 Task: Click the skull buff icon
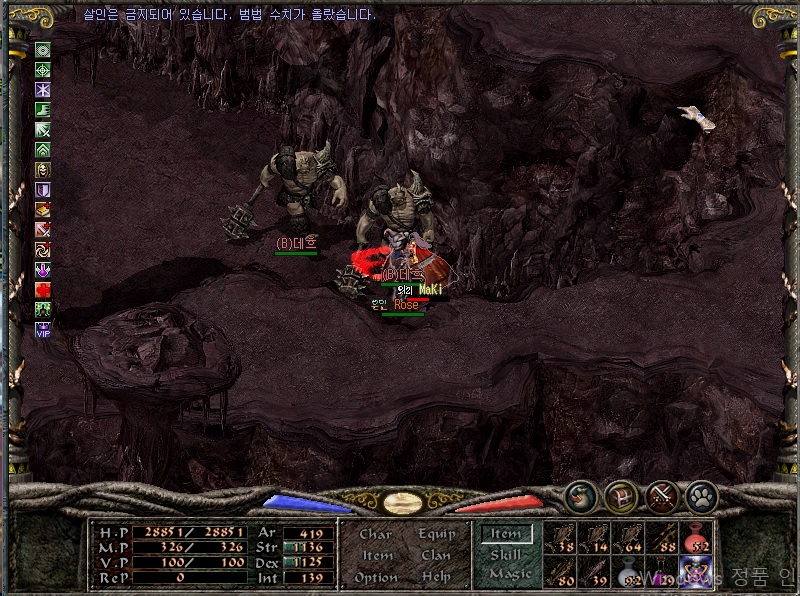pos(43,169)
